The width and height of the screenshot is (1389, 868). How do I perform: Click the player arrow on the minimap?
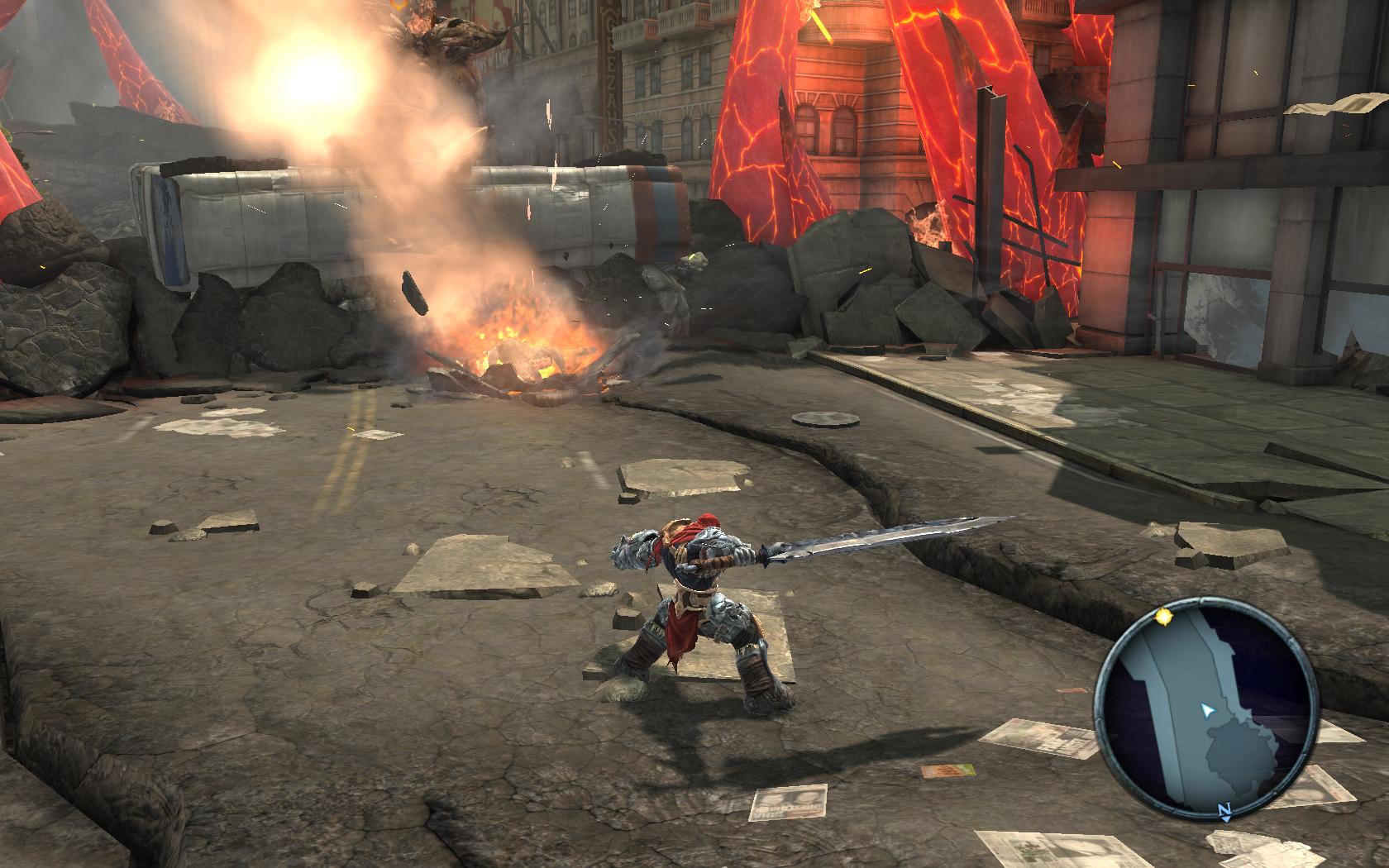click(x=1208, y=710)
